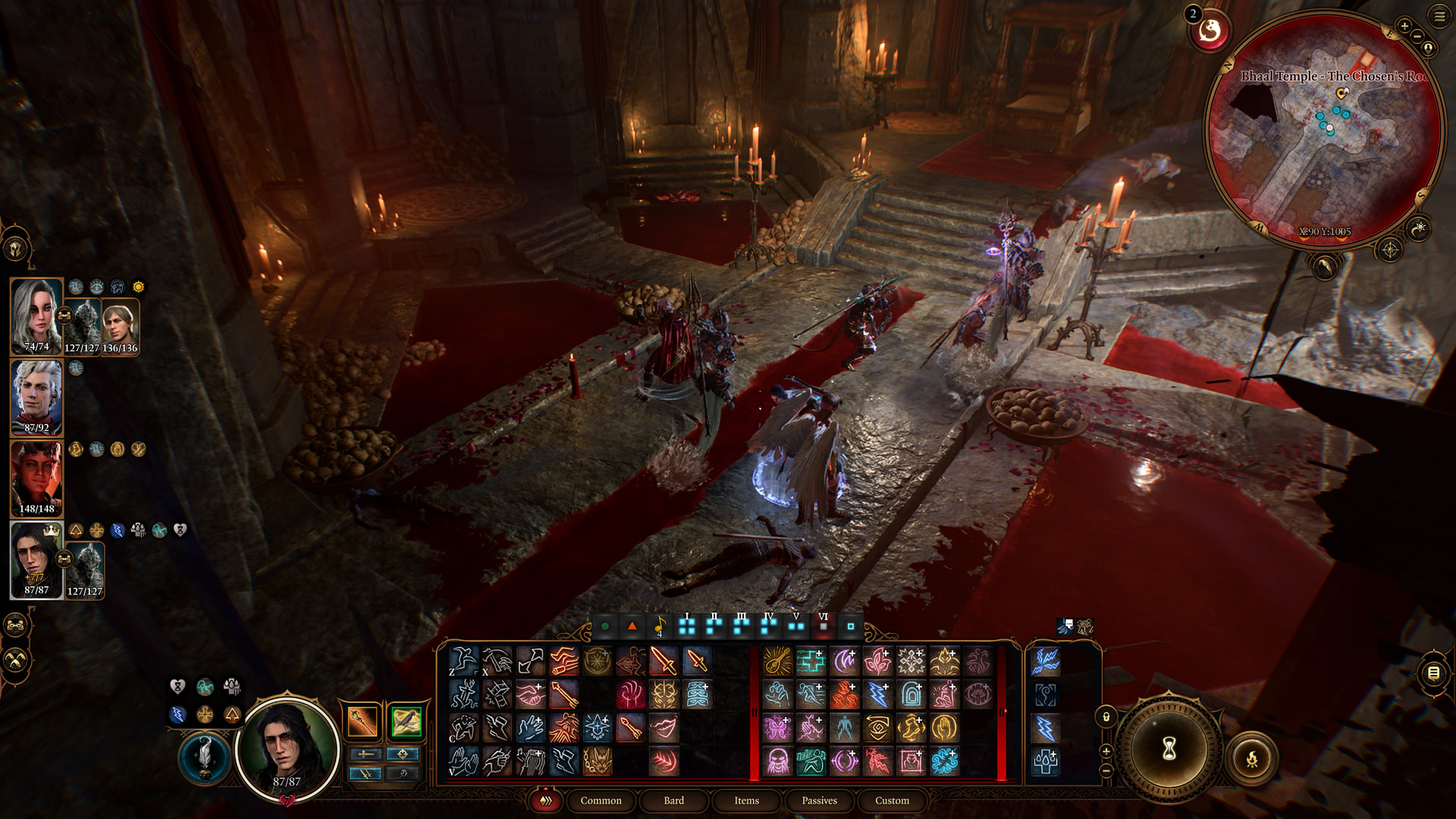Use the quill and inkpot inspiration button
The image size is (1456, 819).
click(204, 756)
